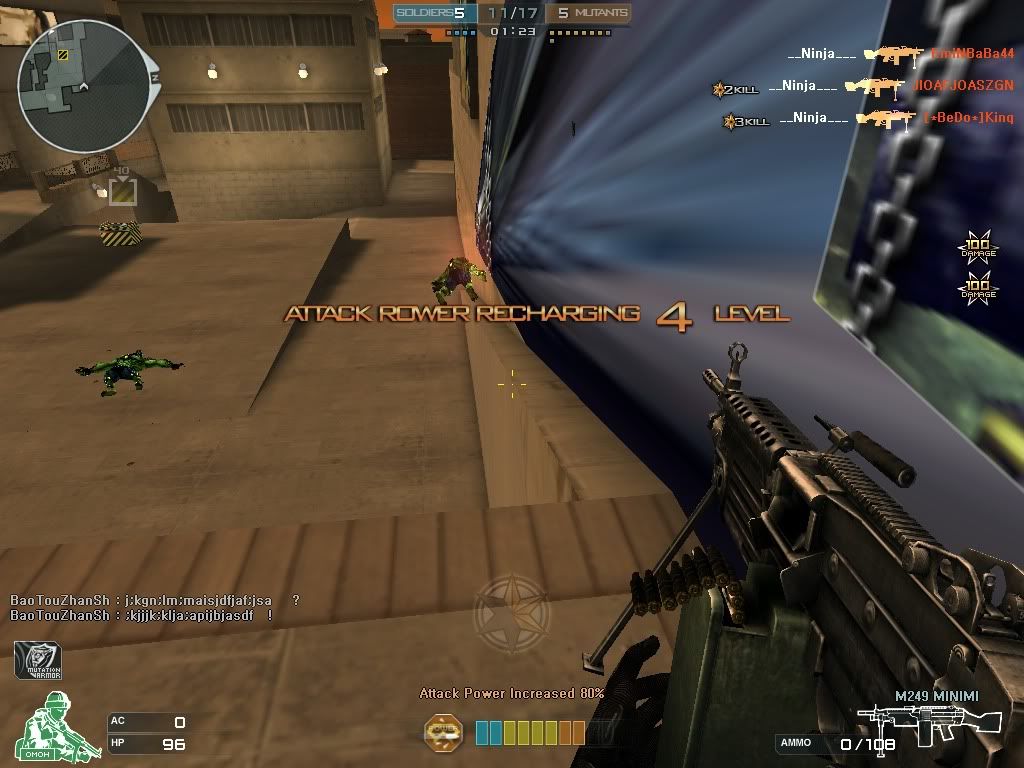This screenshot has height=768, width=1024.
Task: Select the kill feed row for IIOAFJOASZGN
Action: coord(860,87)
